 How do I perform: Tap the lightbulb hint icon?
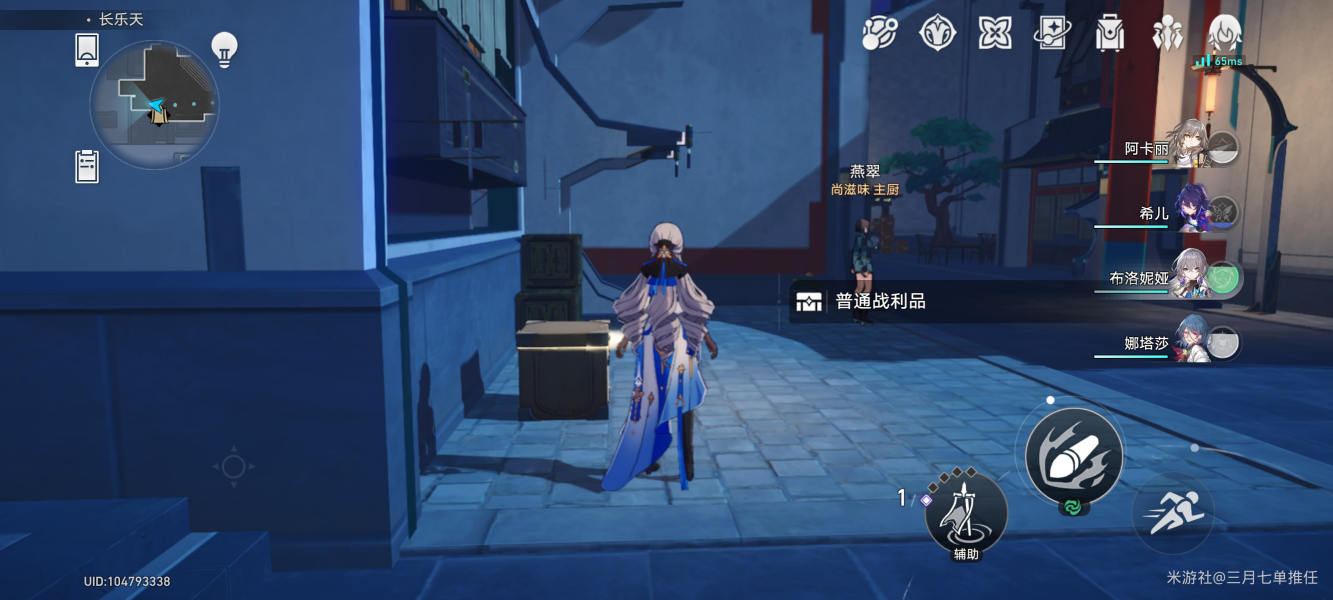pyautogui.click(x=224, y=49)
